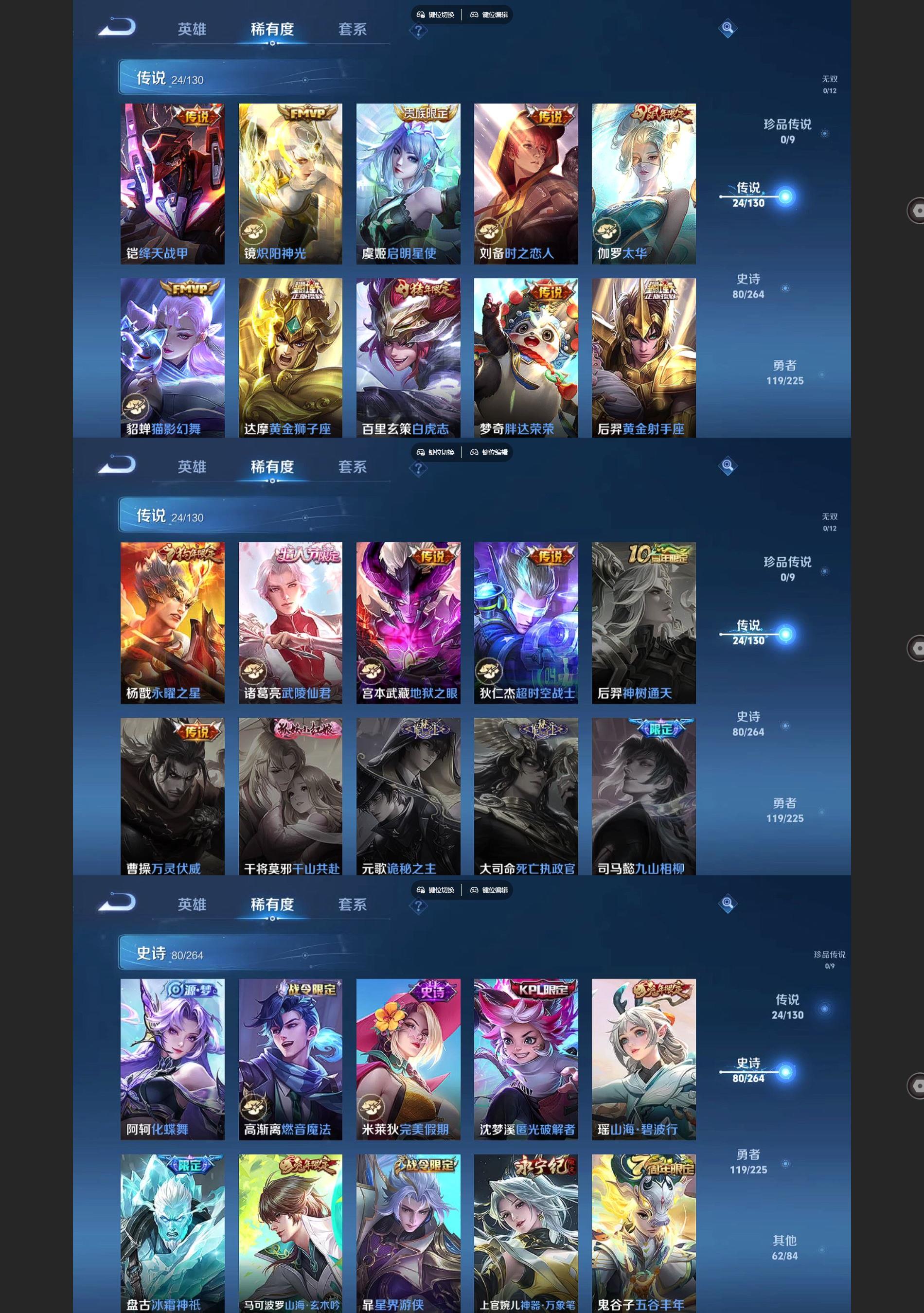Click the glowing progress node beside 传说 24/130
This screenshot has width=924, height=1313.
[786, 196]
